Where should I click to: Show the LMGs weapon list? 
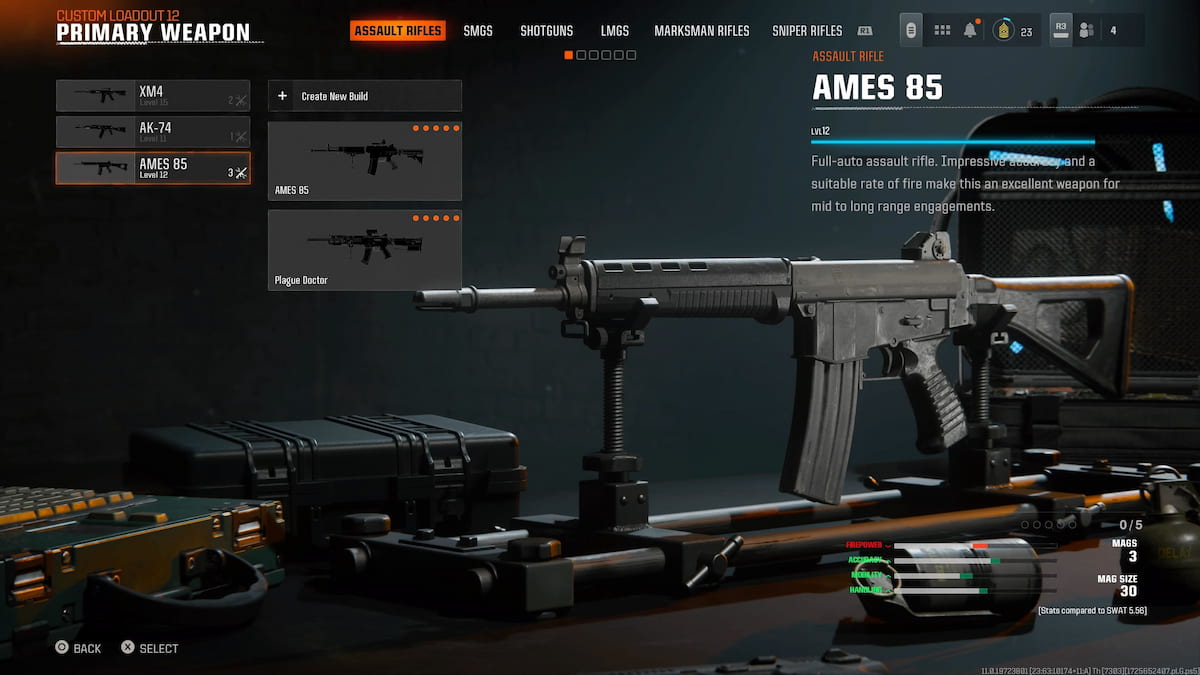(615, 31)
